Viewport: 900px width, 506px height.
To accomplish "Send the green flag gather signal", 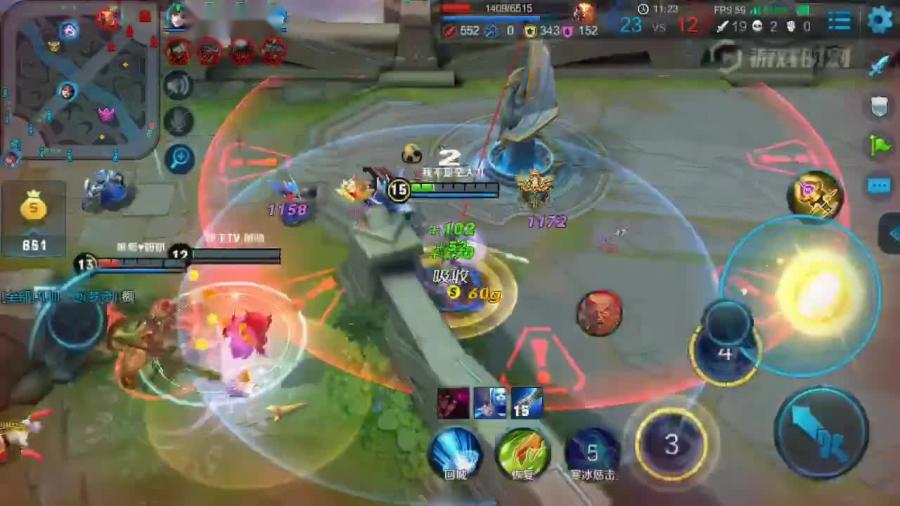I will [x=879, y=146].
